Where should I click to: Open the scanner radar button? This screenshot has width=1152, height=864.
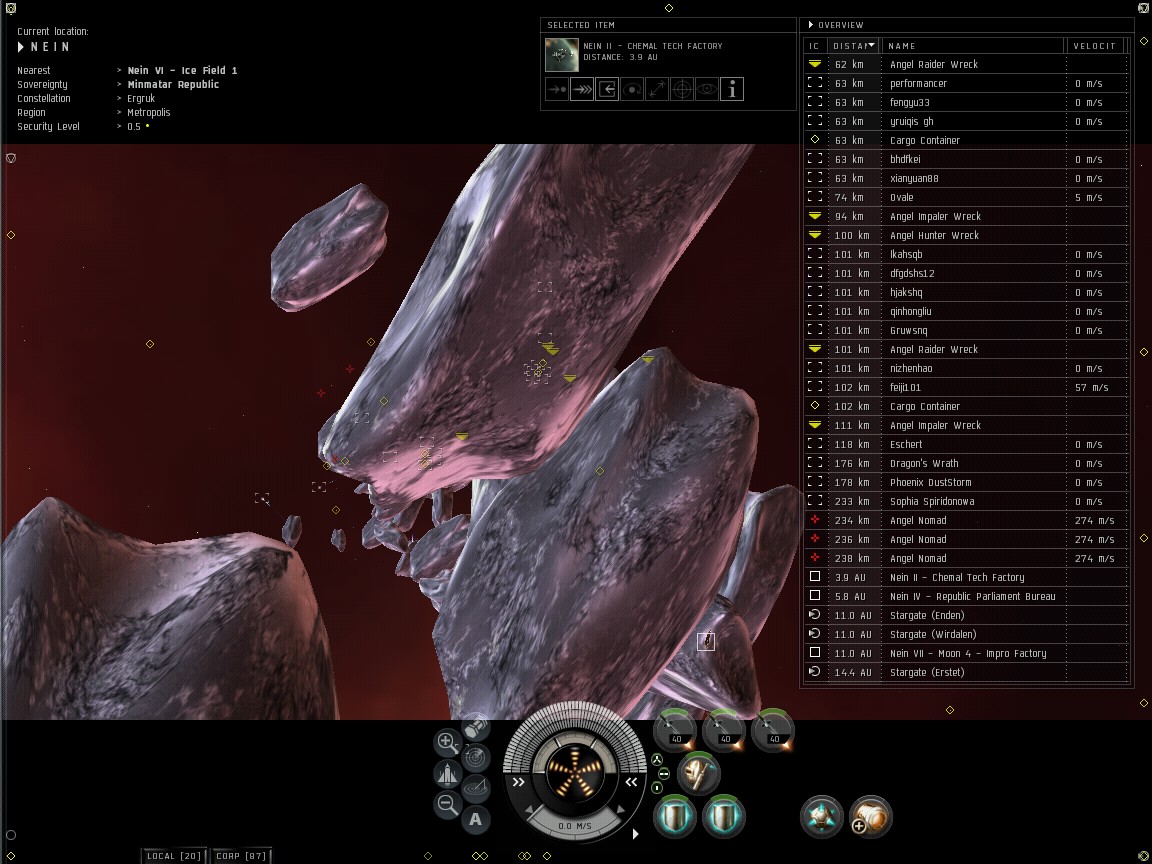(477, 757)
